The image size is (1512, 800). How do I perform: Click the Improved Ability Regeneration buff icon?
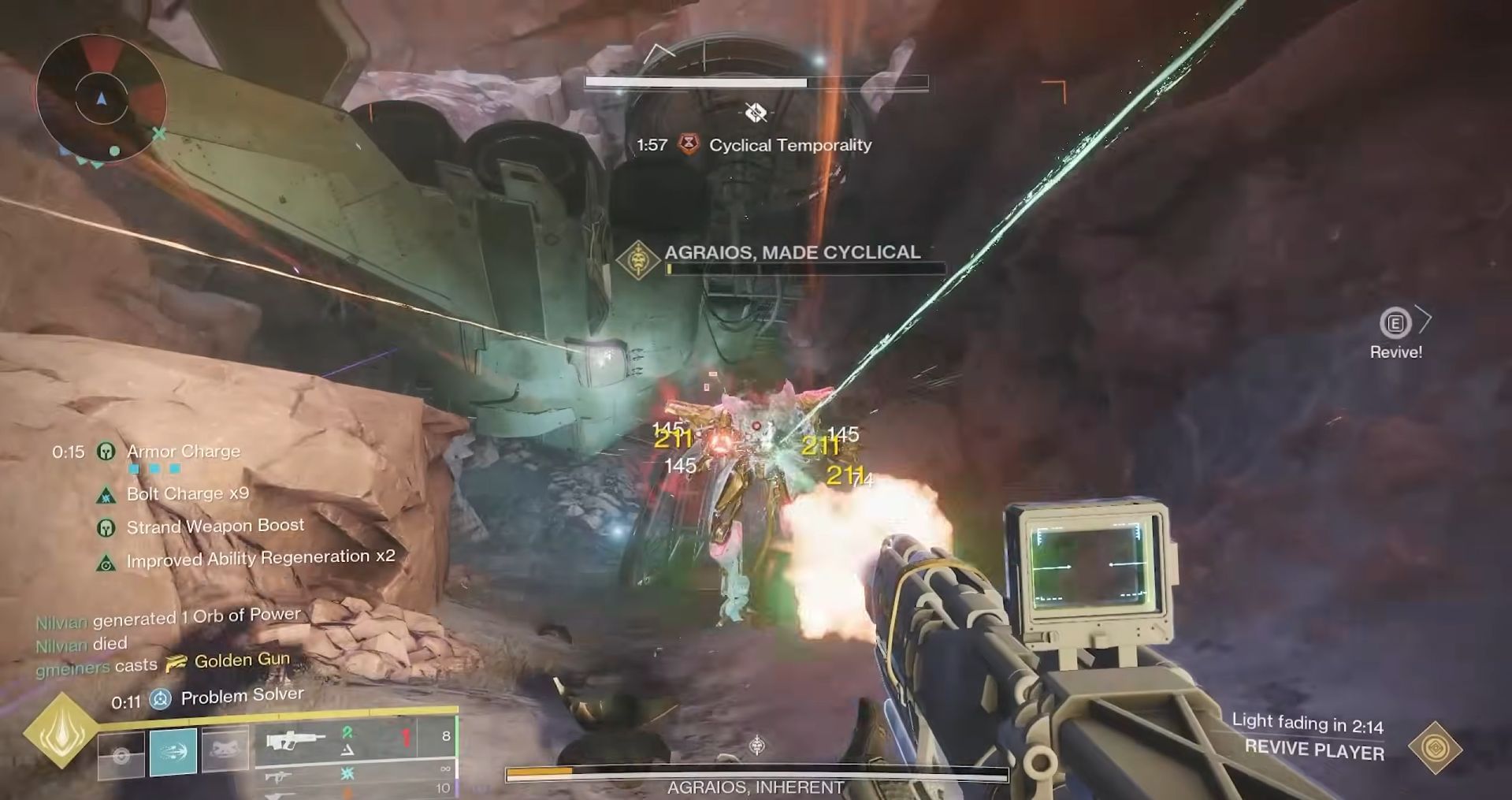pyautogui.click(x=106, y=563)
